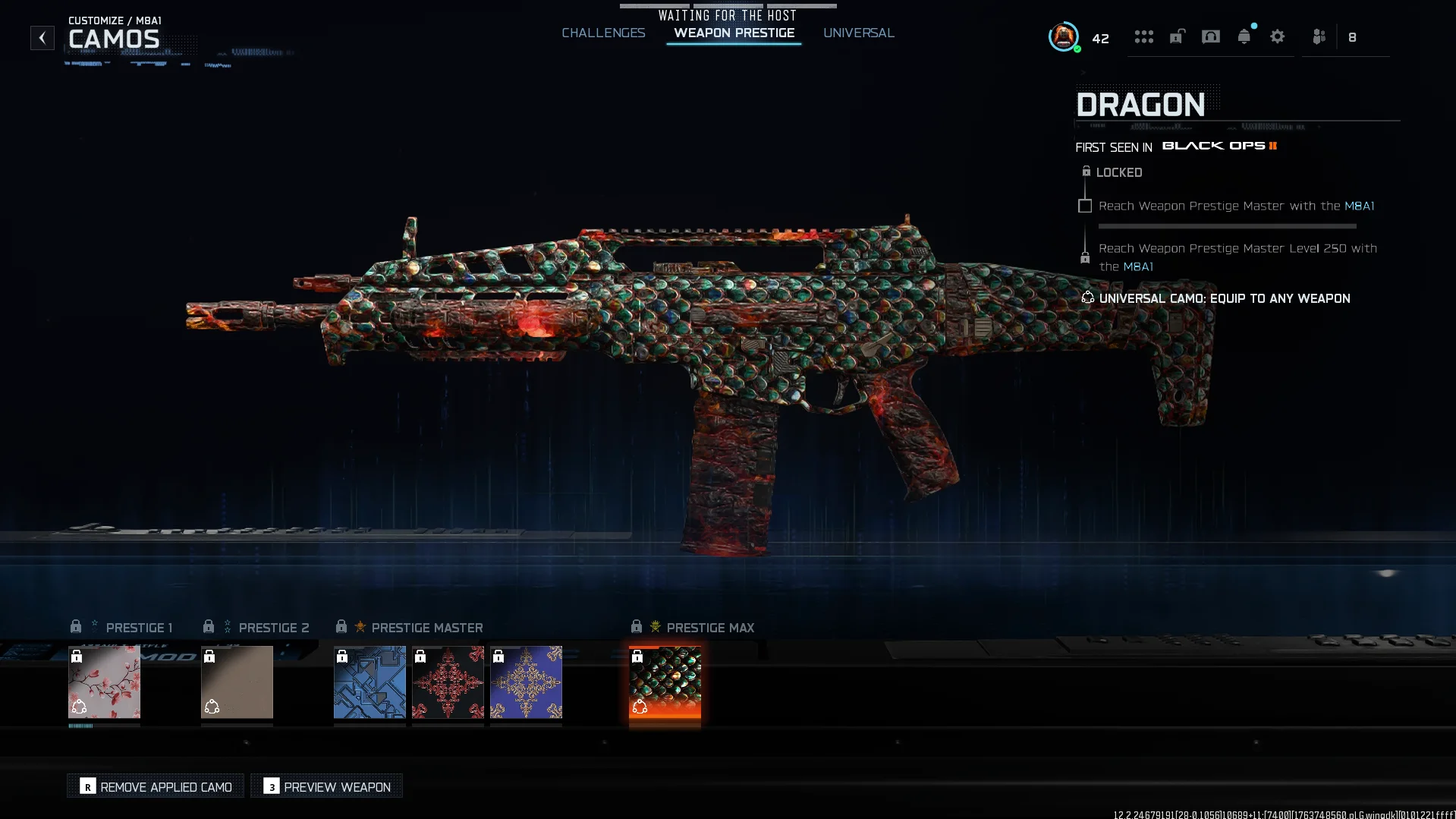Select the blue circuit Prestige Master camo

coord(370,682)
